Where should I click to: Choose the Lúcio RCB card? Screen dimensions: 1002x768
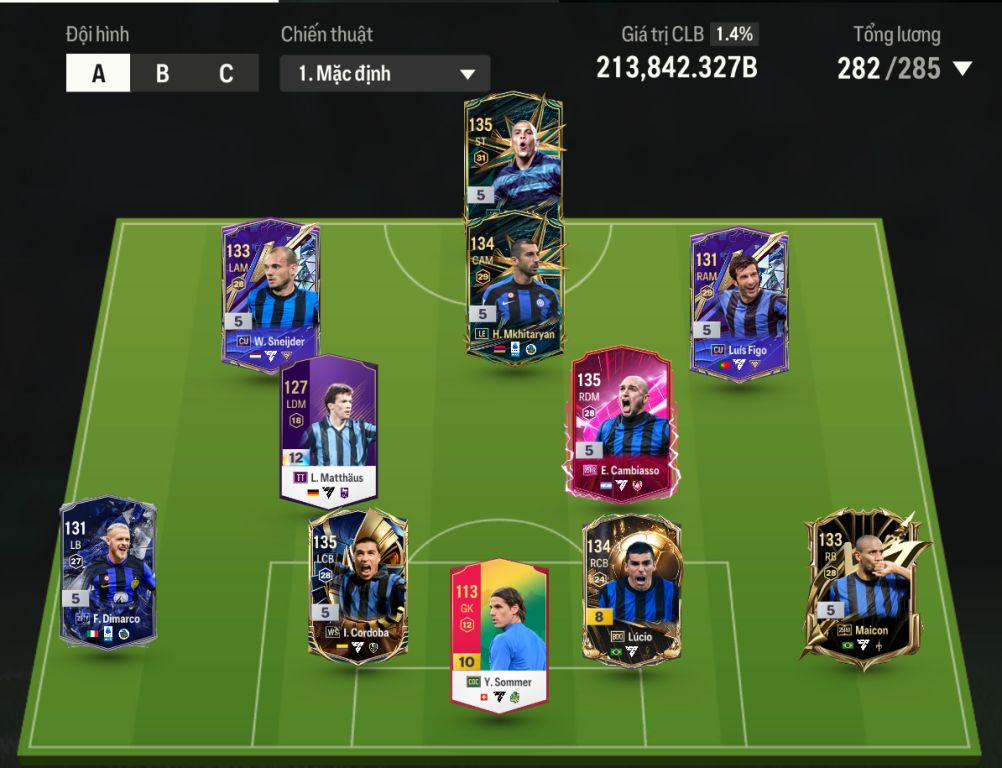pyautogui.click(x=632, y=587)
